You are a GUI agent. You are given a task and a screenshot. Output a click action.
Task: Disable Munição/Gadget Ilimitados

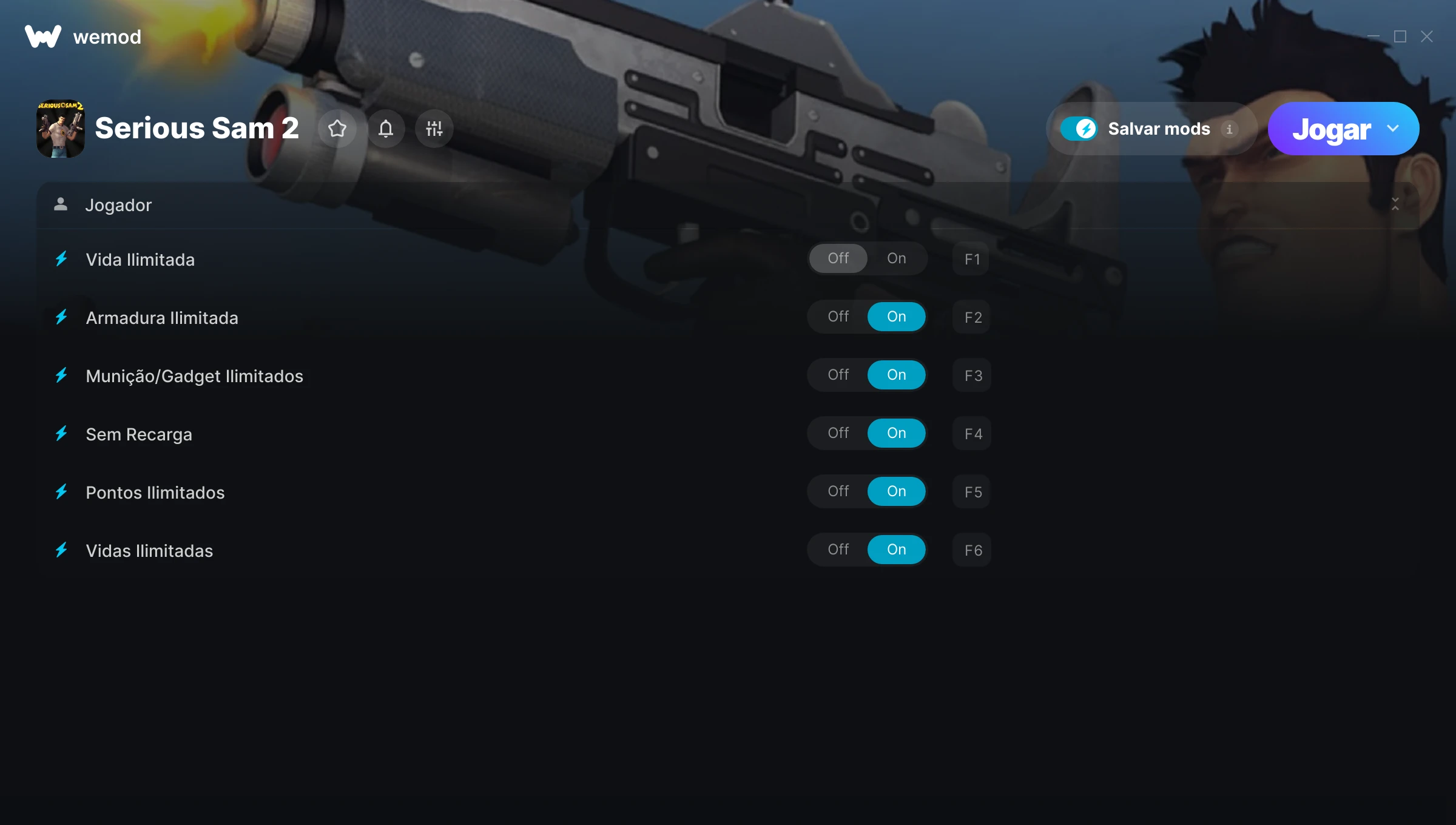[x=838, y=375]
